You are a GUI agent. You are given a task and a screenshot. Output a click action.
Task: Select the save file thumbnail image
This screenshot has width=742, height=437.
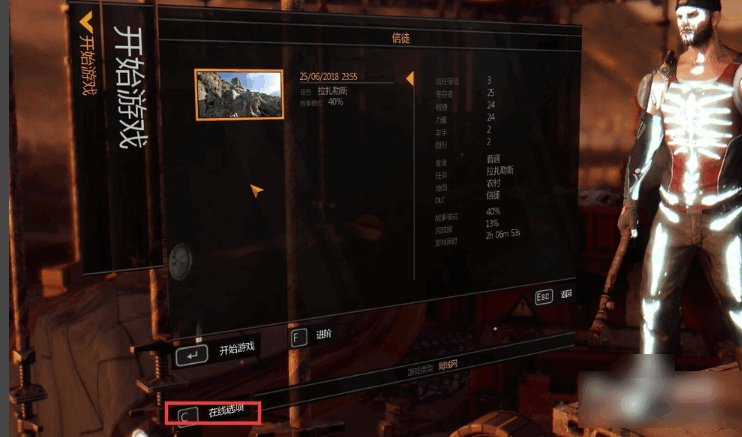pos(238,94)
